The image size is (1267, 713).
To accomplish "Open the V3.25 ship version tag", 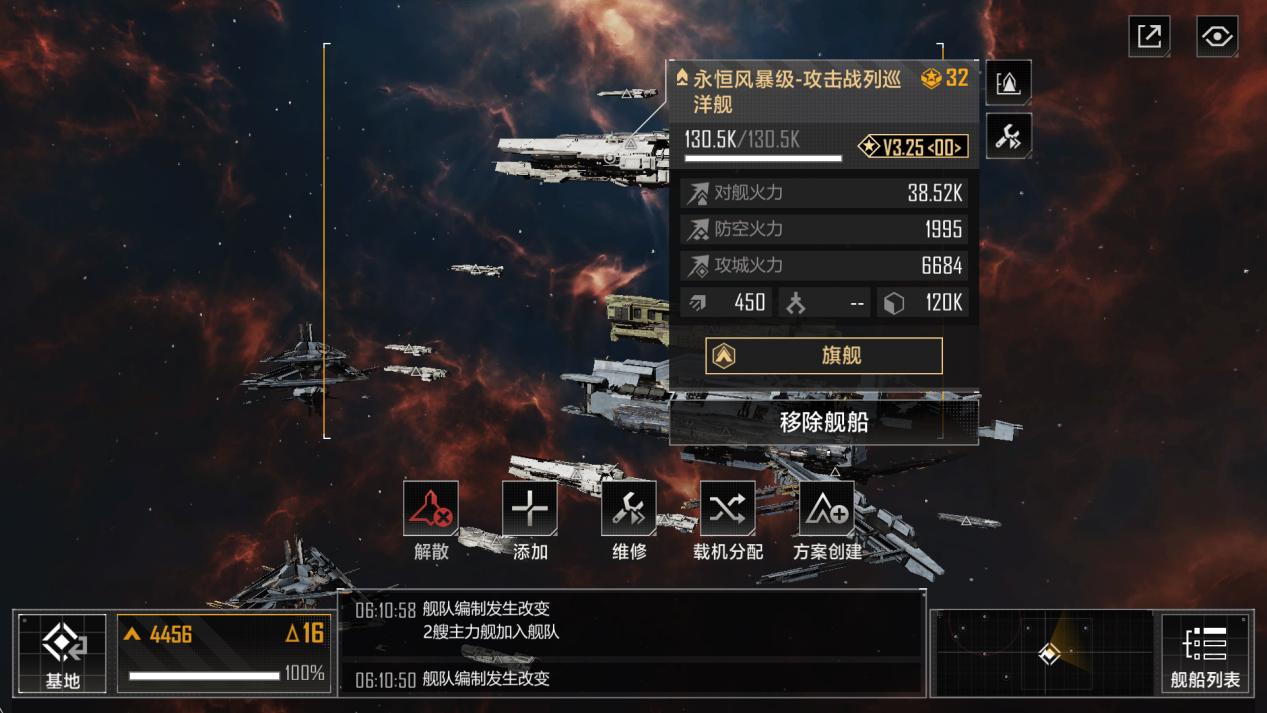I will pyautogui.click(x=913, y=147).
